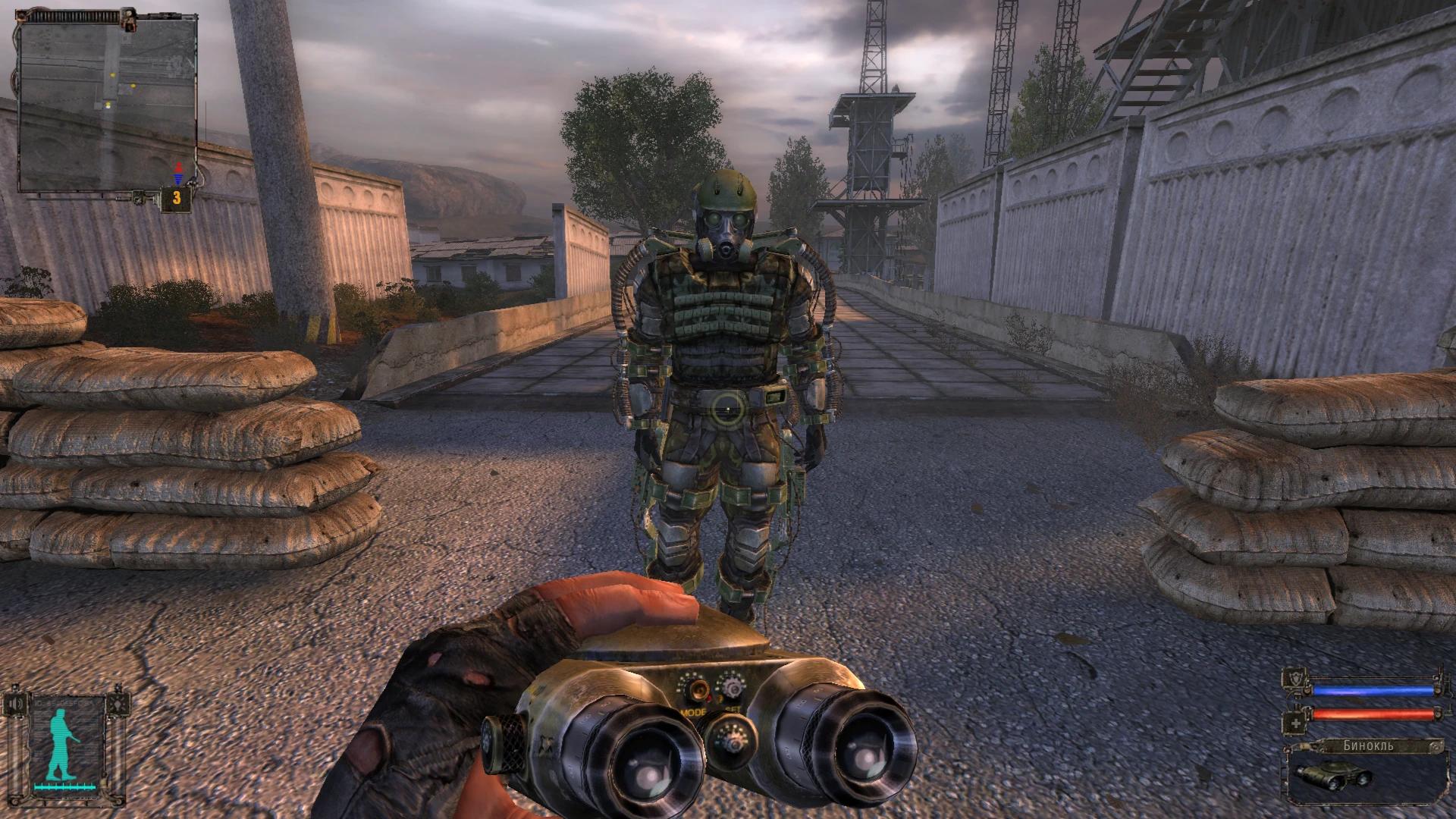This screenshot has width=1456, height=819.
Task: Mute the speaker sound indicator
Action: click(16, 704)
